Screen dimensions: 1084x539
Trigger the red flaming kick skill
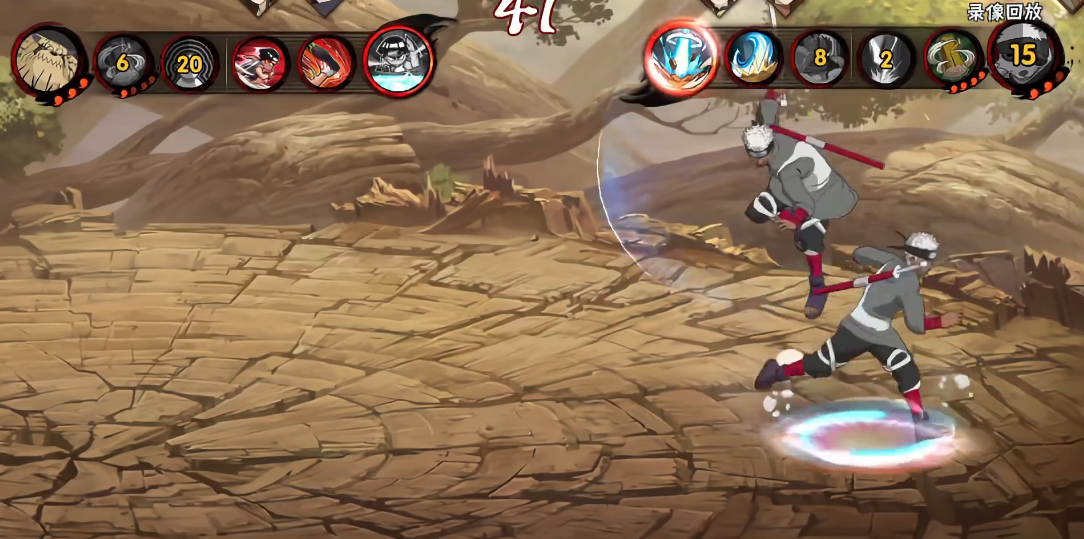pyautogui.click(x=326, y=62)
